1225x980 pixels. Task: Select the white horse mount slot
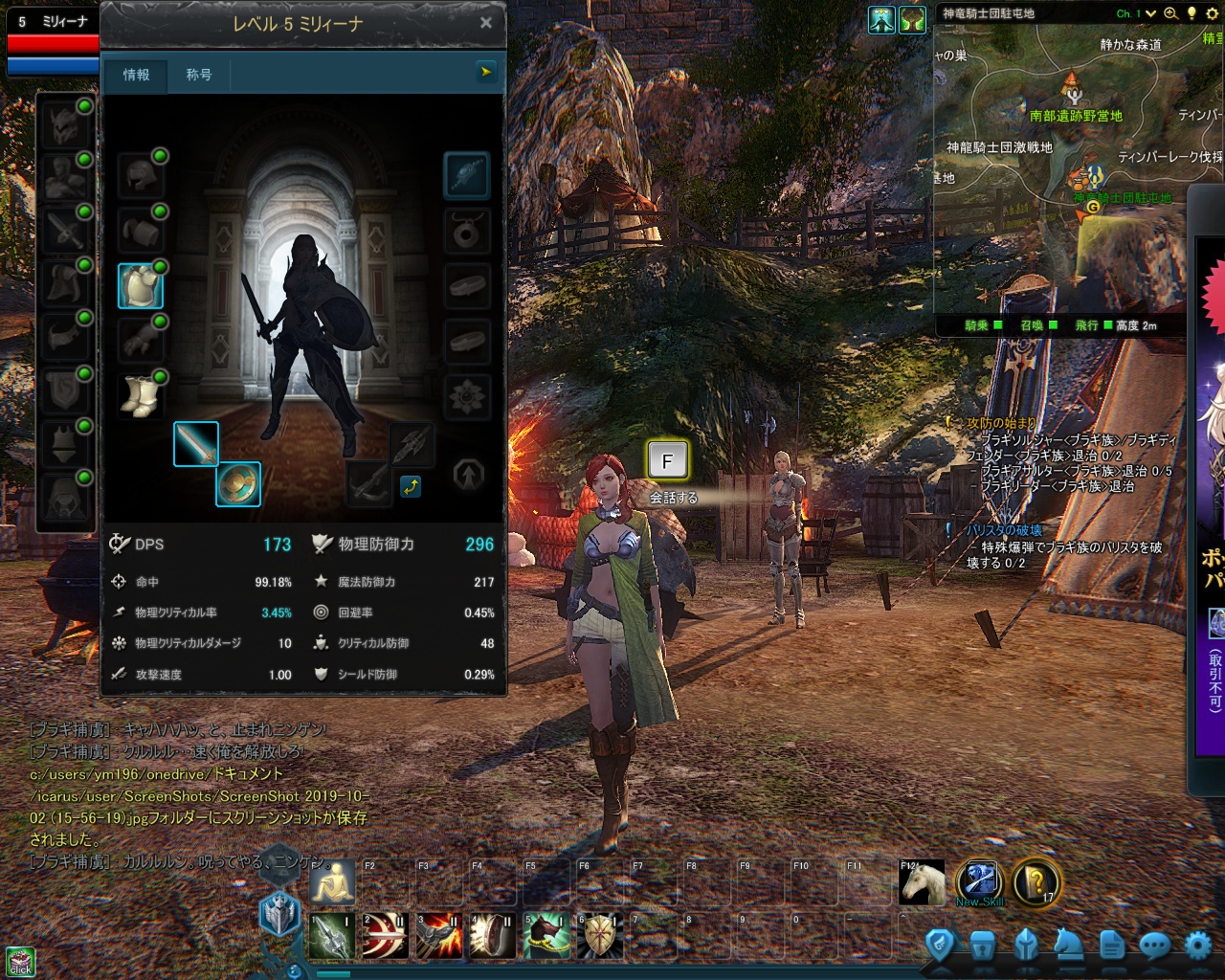coord(923,883)
